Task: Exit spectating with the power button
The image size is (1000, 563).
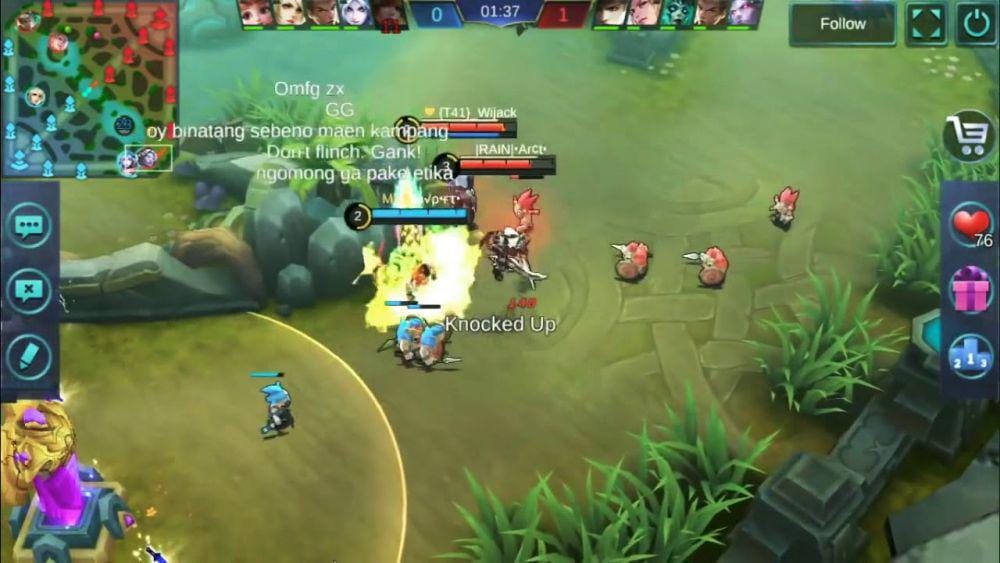Action: click(x=975, y=24)
